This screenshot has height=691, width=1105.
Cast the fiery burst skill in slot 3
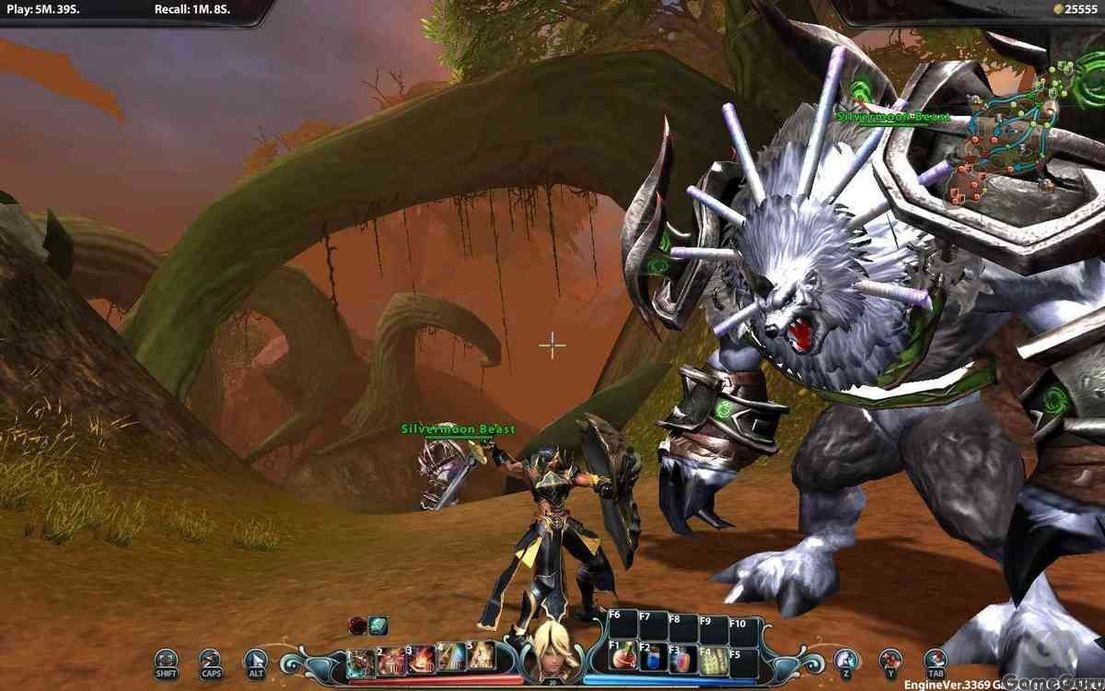pos(422,659)
